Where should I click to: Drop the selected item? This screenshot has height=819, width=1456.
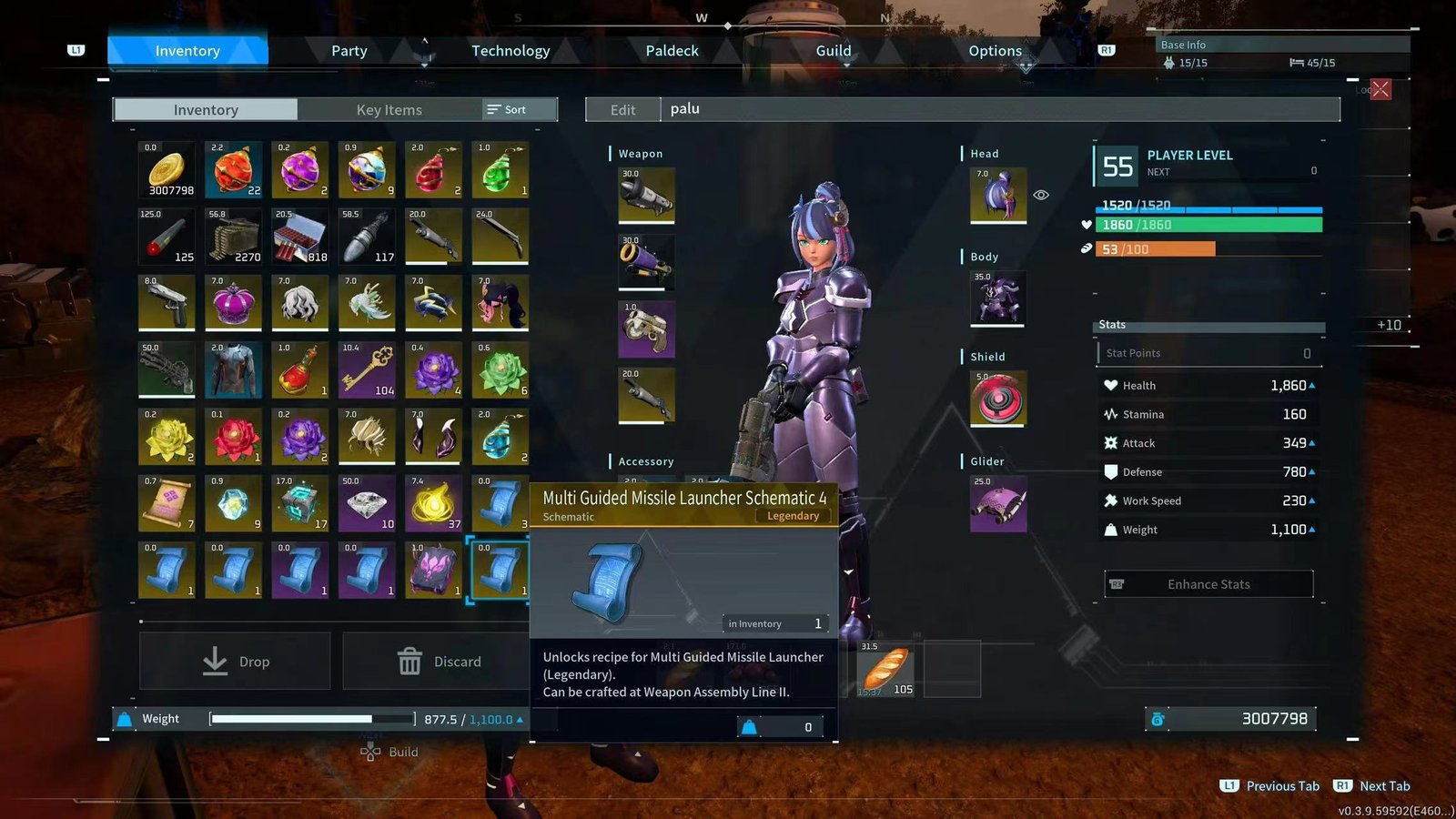click(235, 662)
